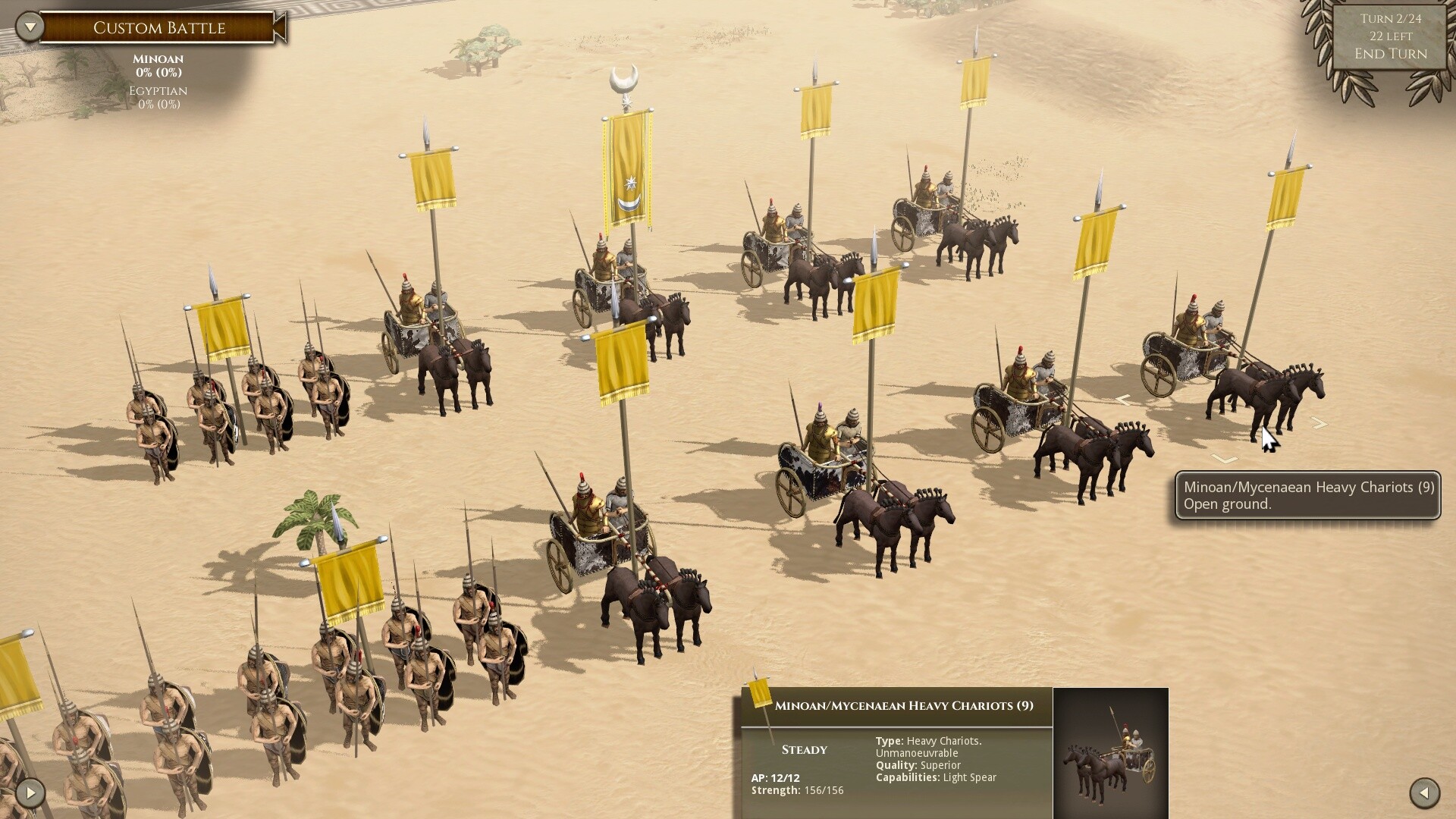
Task: Open the Custom Battle dropdown arrow menu
Action: tap(30, 27)
